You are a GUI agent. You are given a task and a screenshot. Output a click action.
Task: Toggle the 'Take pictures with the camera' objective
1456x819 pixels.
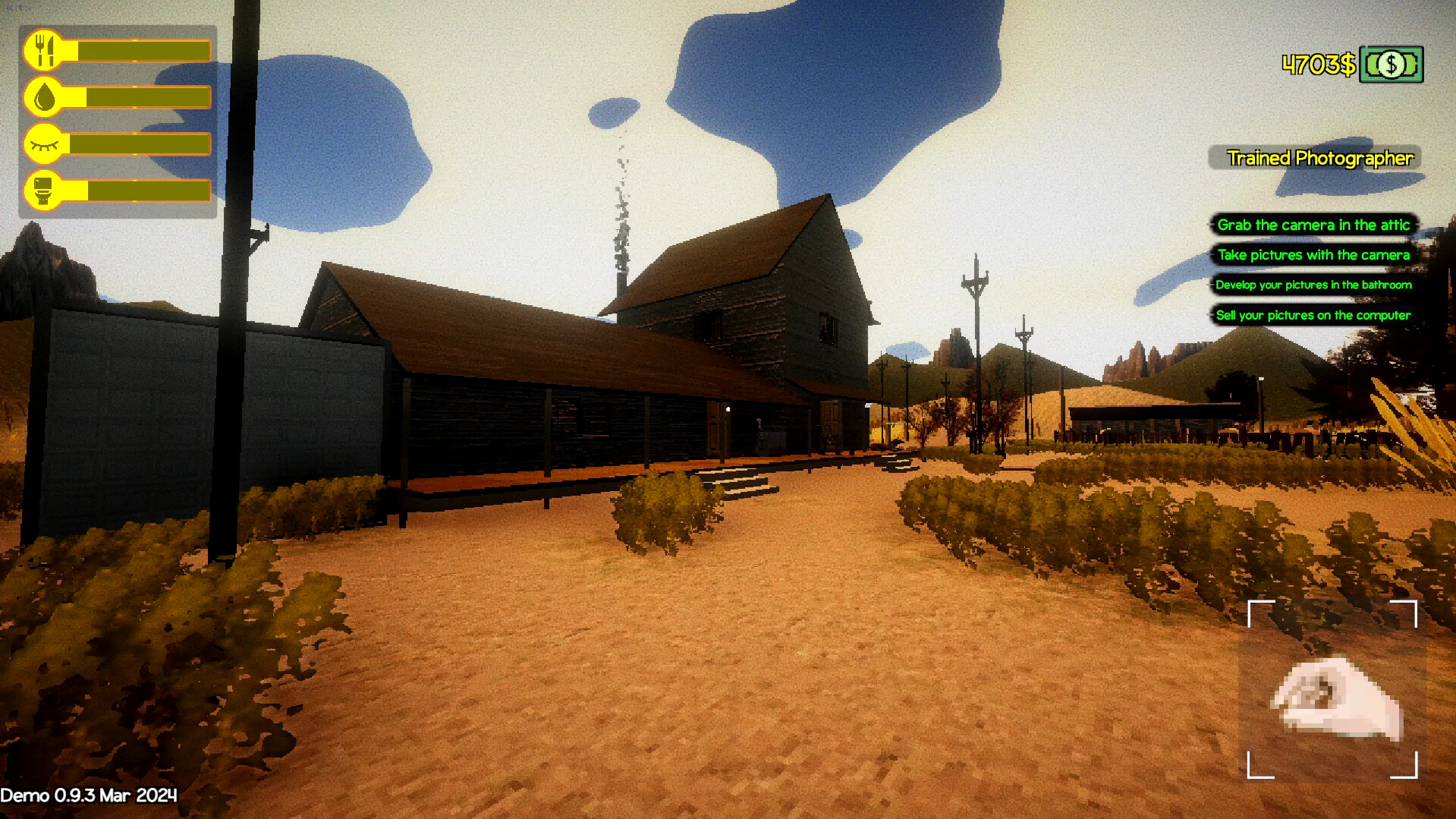(1313, 255)
